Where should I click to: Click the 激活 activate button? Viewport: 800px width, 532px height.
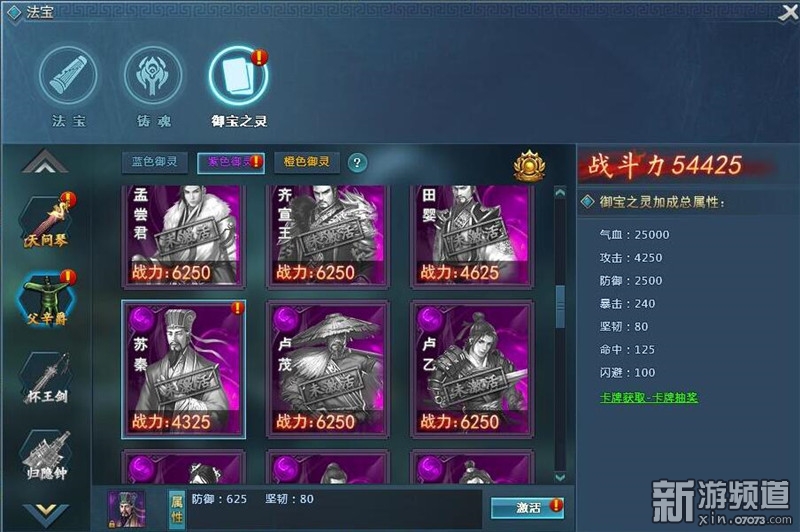pyautogui.click(x=526, y=507)
